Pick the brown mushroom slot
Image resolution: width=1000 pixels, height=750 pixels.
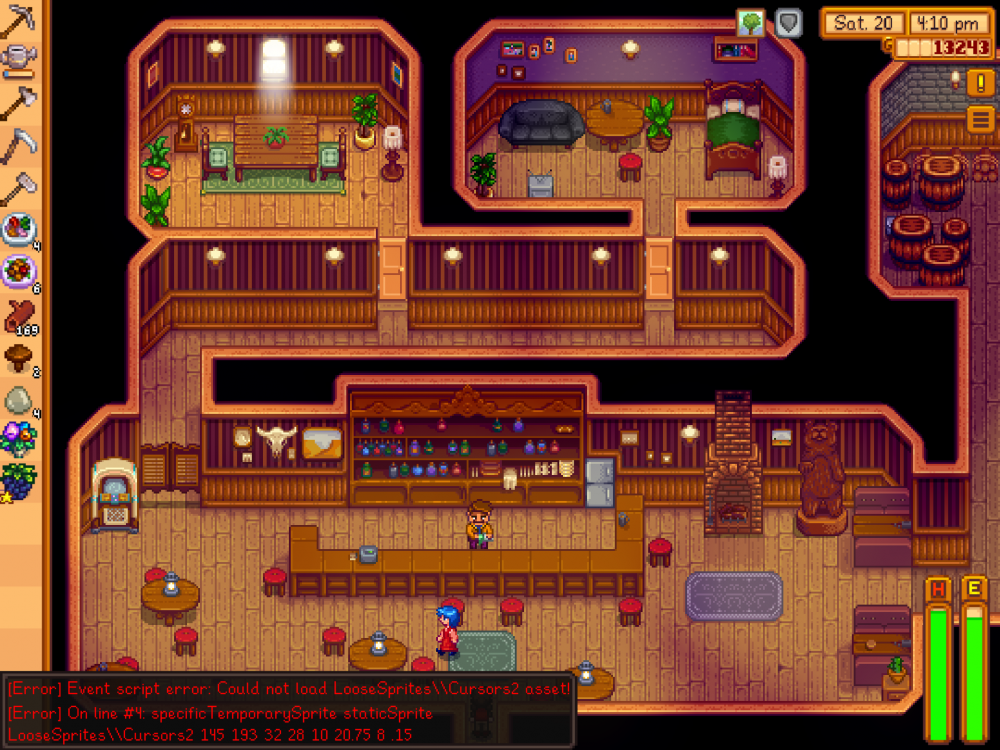coord(19,357)
